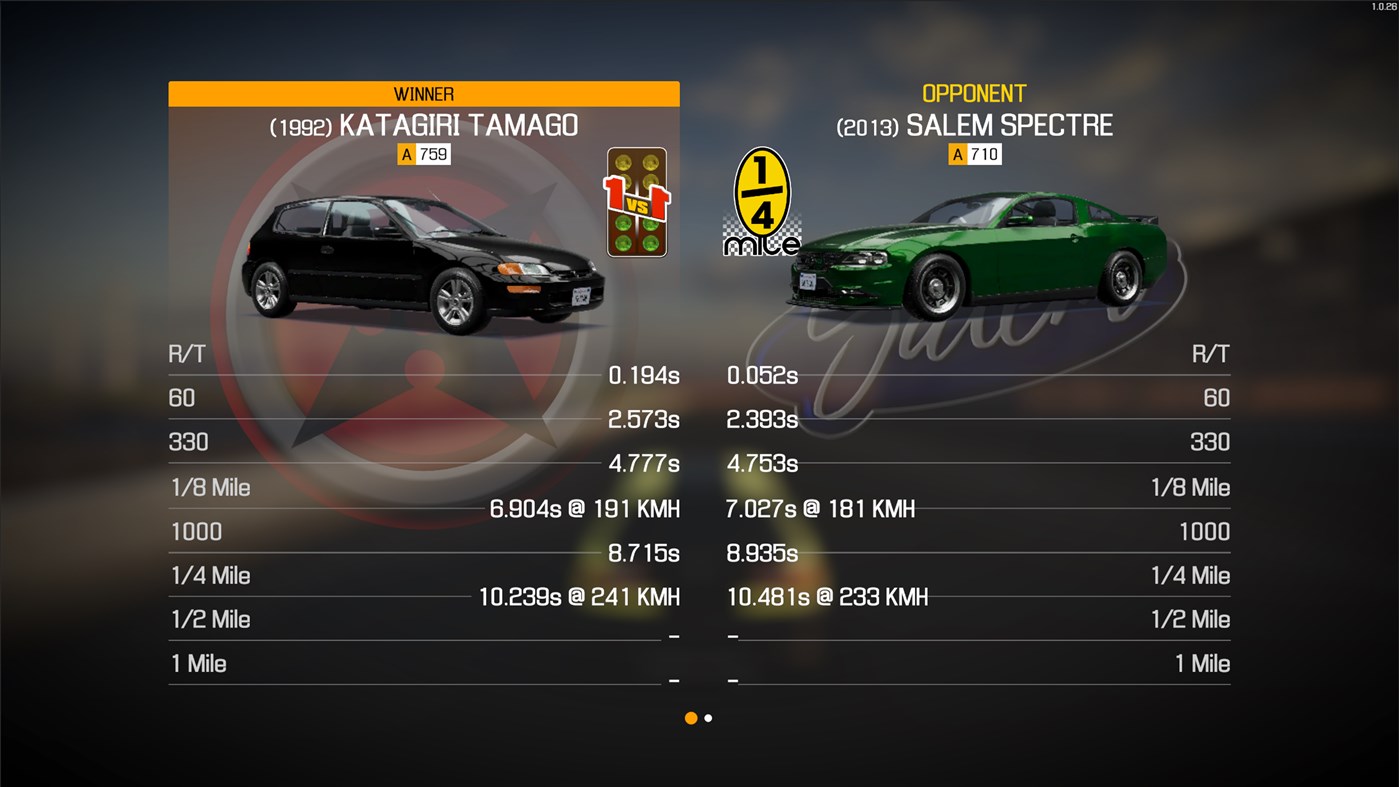The width and height of the screenshot is (1399, 787).
Task: Click the winner's class A 759 rating badge
Action: (423, 154)
